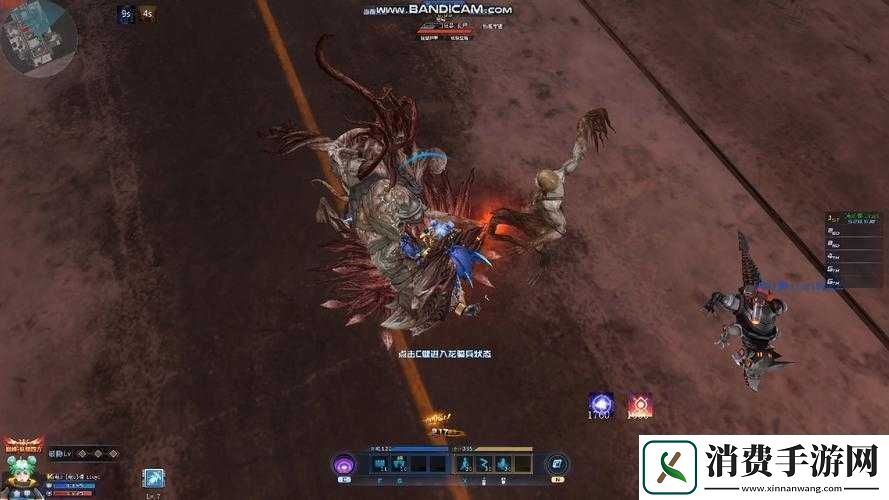Click the green leaf site logo

669,467
